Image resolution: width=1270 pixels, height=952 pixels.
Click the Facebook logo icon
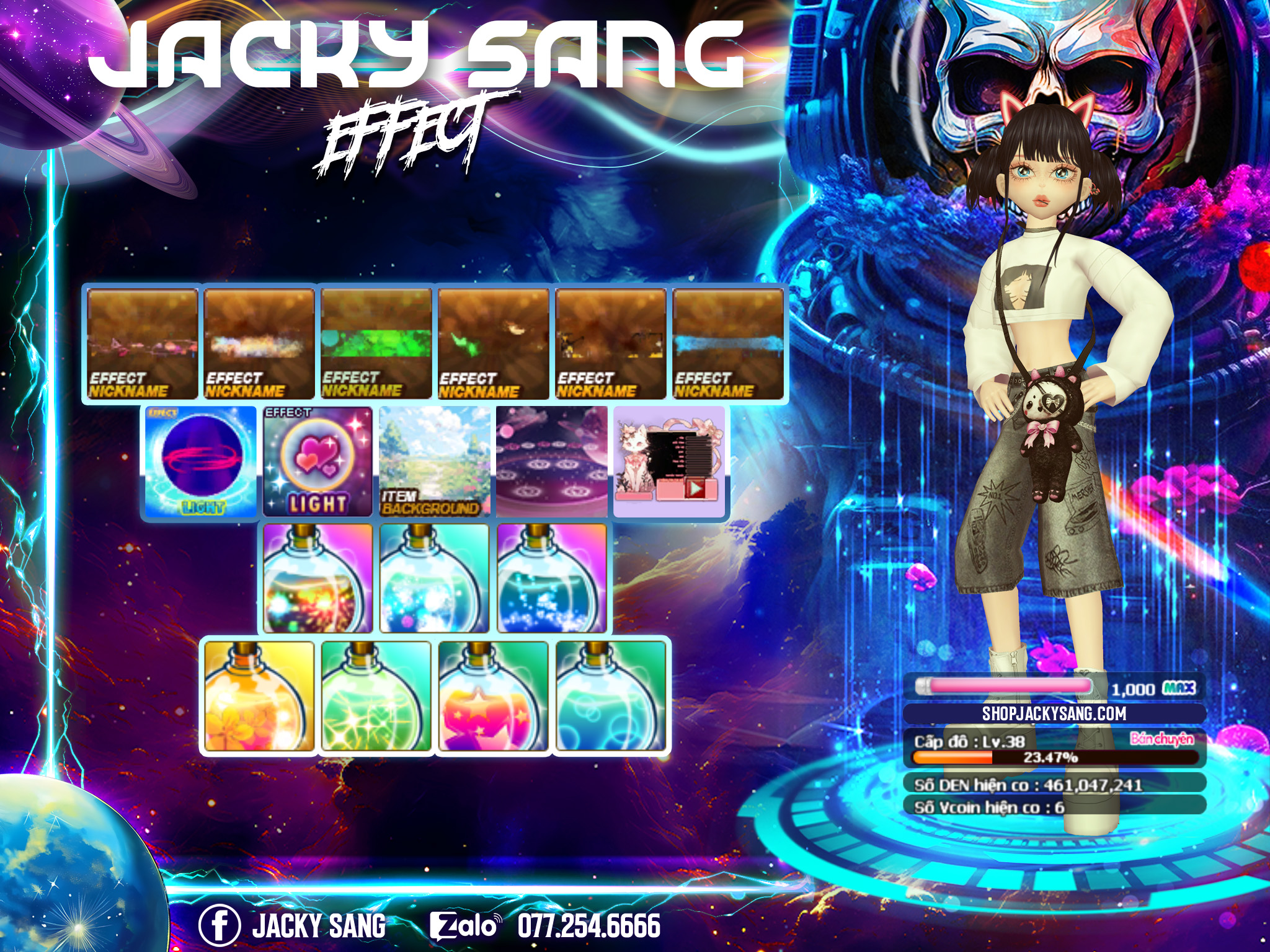coord(219,925)
